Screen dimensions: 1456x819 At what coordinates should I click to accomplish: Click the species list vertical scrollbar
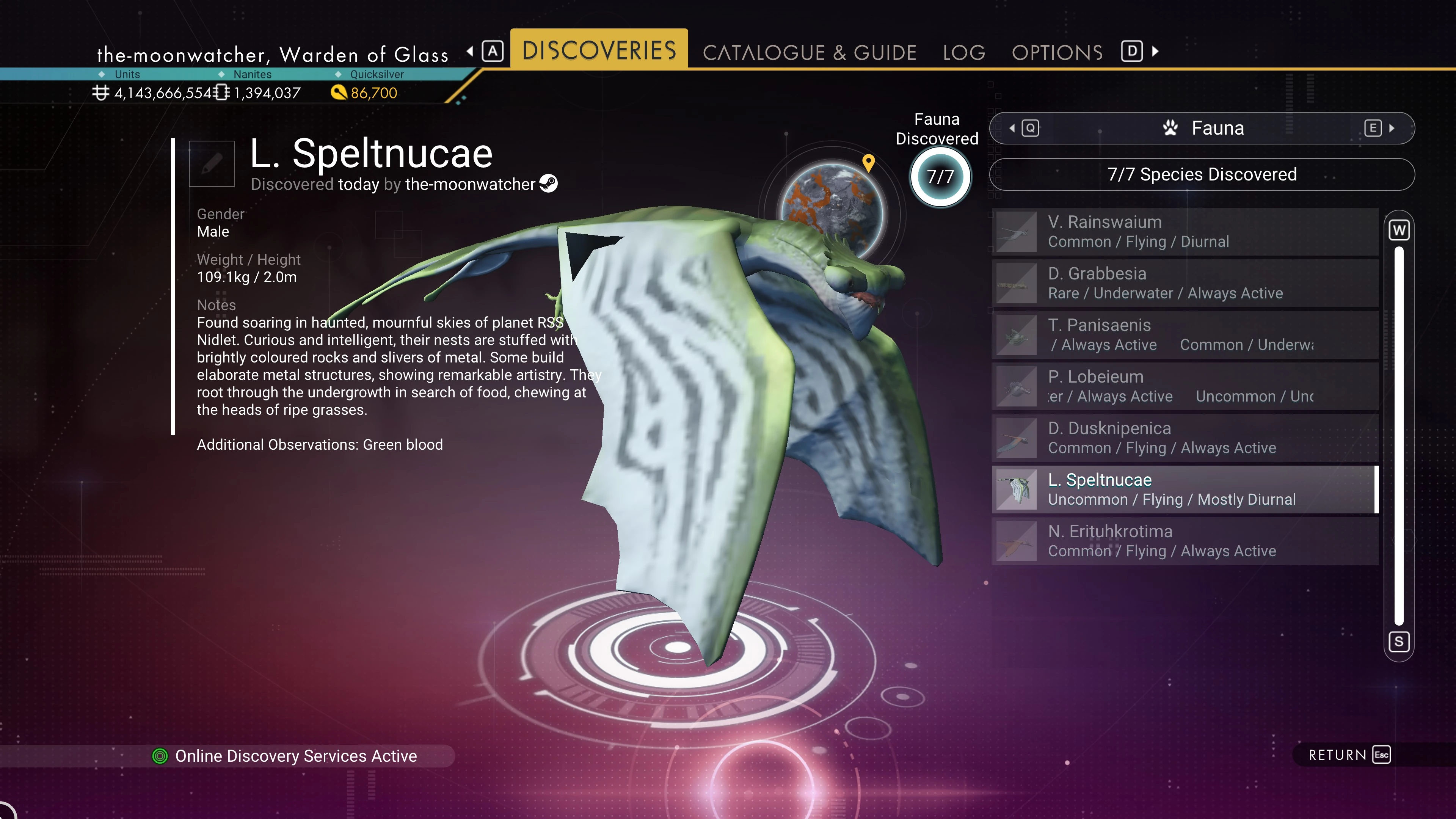pyautogui.click(x=1399, y=435)
